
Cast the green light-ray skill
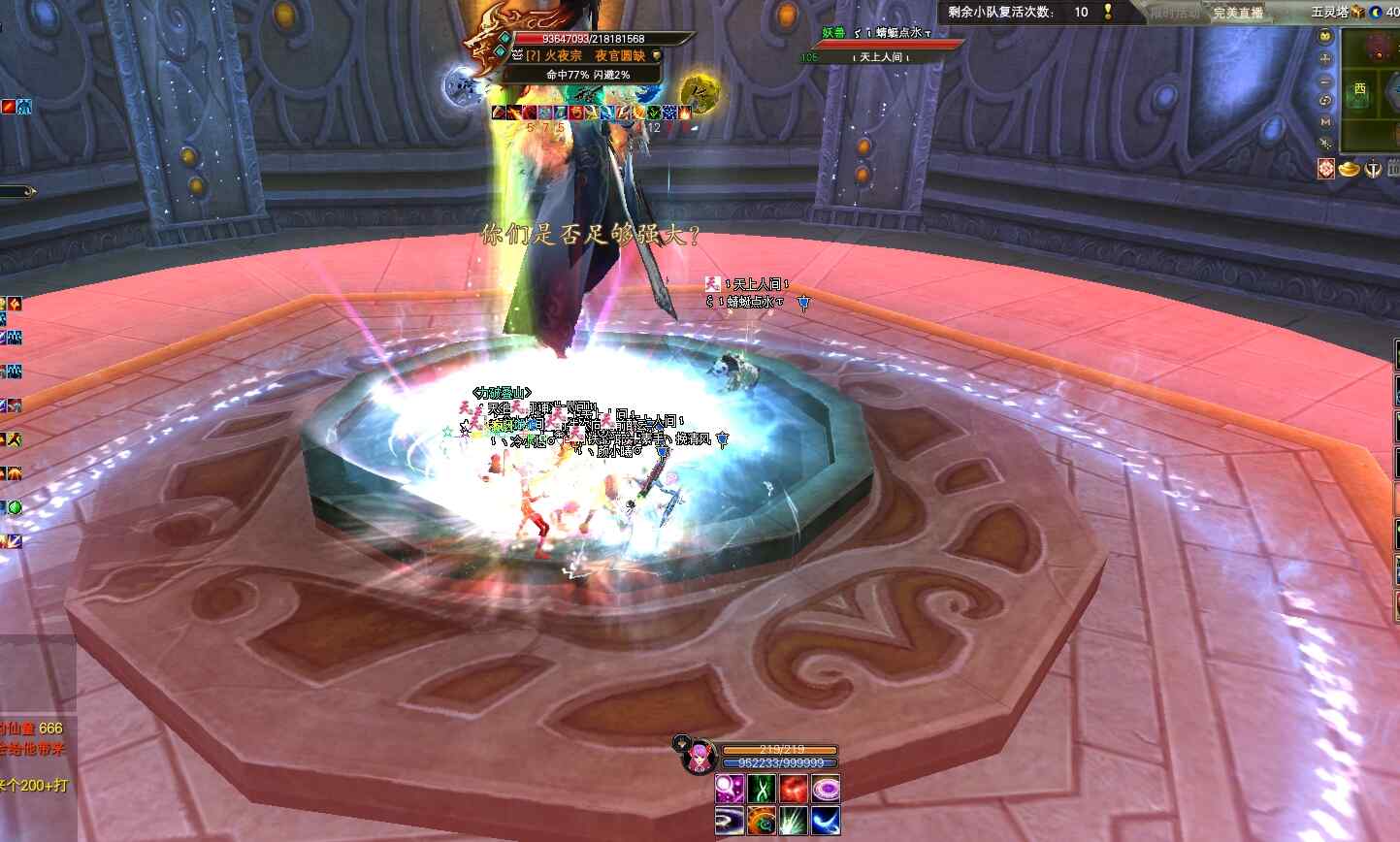[x=794, y=821]
